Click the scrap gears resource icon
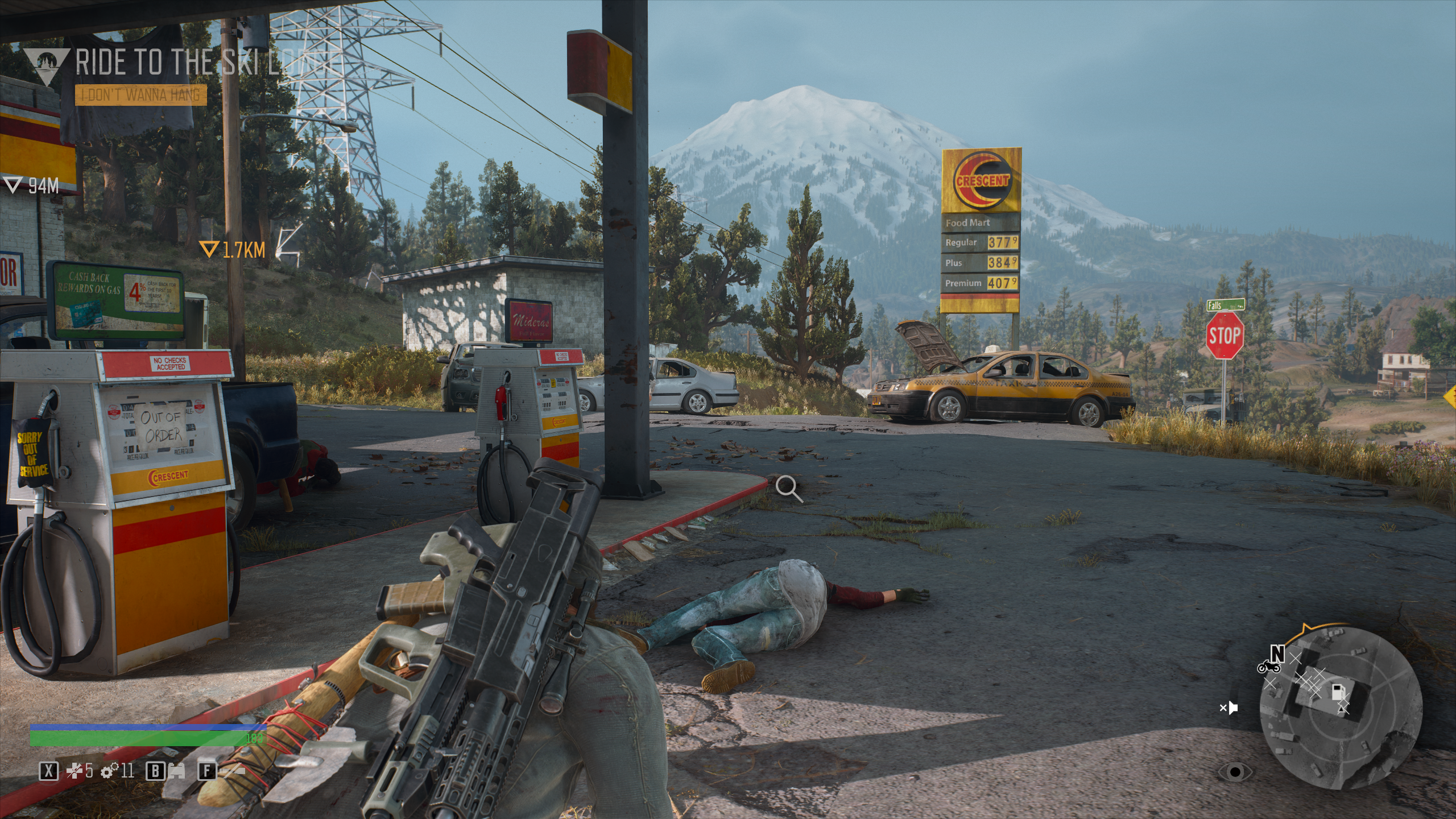The height and width of the screenshot is (819, 1456). point(109,771)
